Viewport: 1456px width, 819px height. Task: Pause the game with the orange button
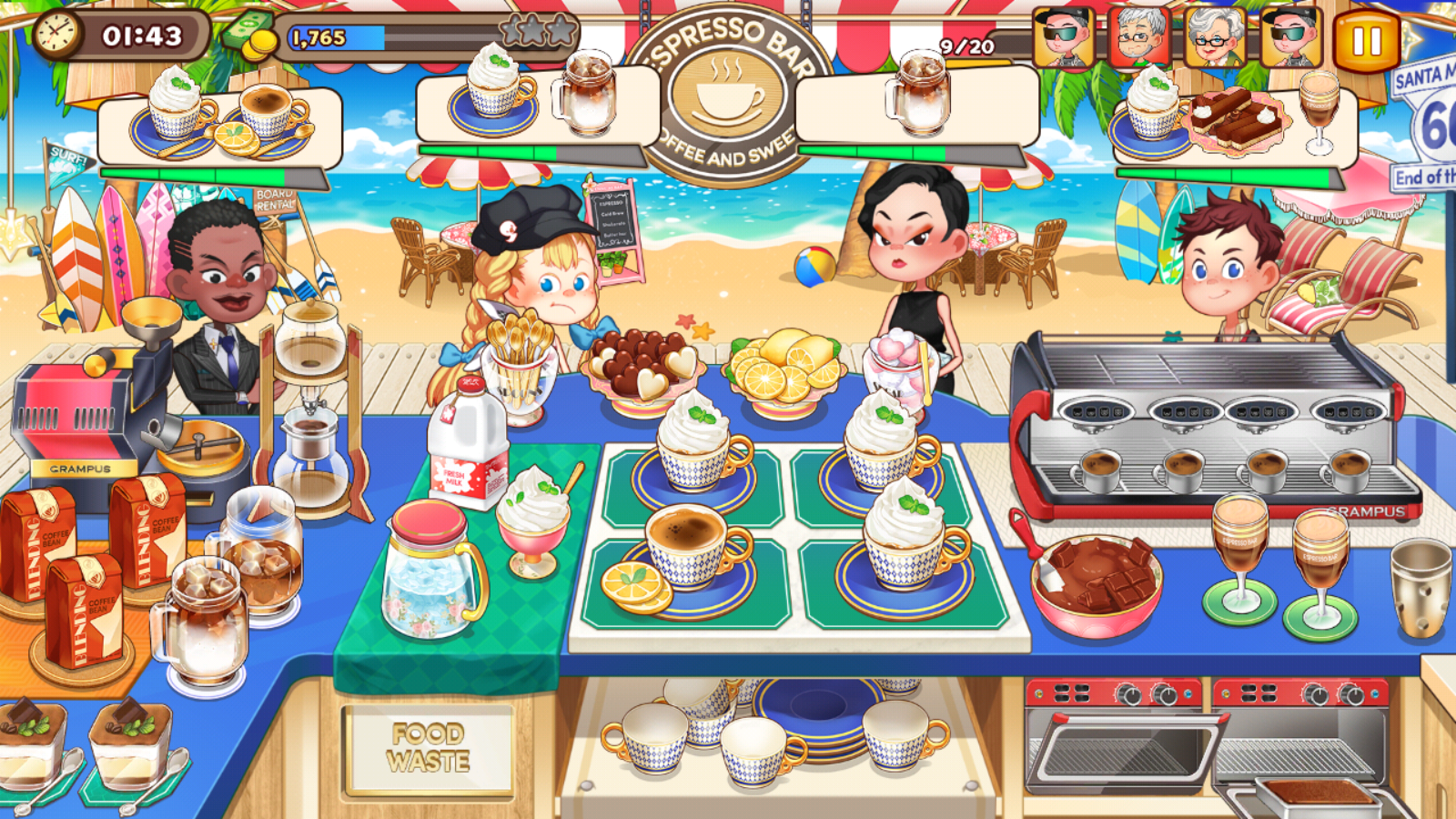point(1366,41)
